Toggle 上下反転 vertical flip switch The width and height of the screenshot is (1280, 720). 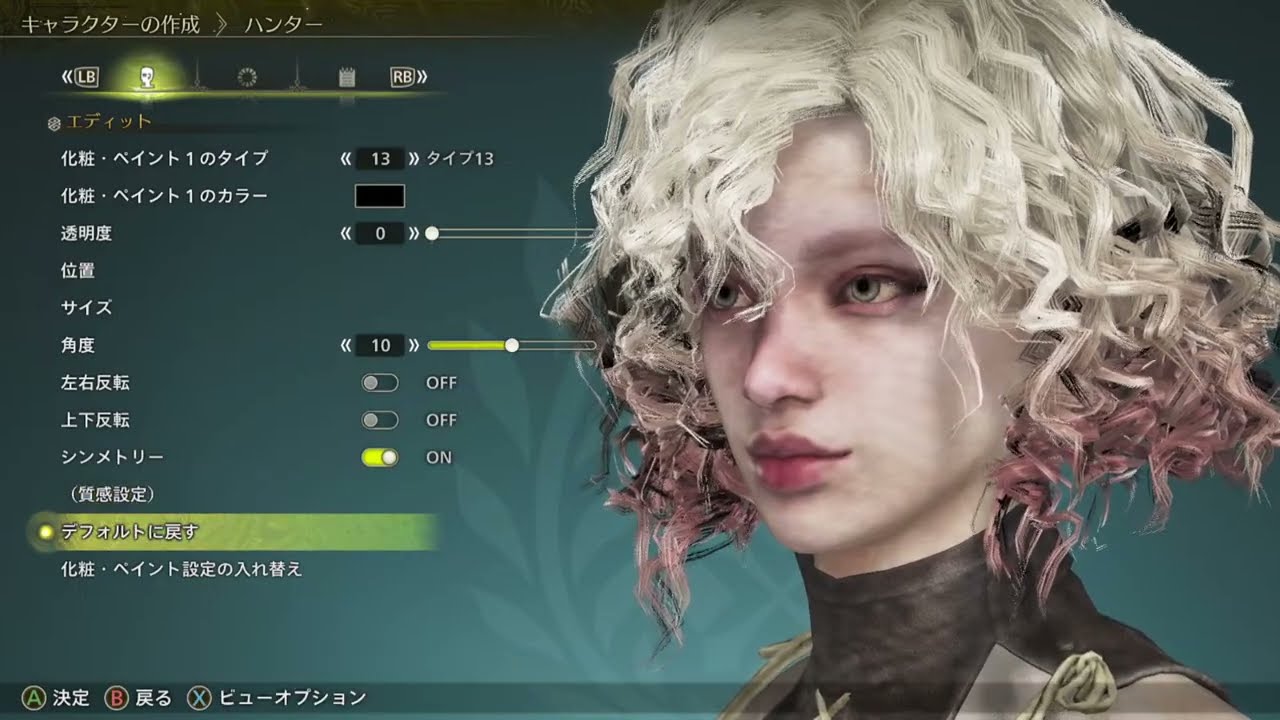[380, 420]
